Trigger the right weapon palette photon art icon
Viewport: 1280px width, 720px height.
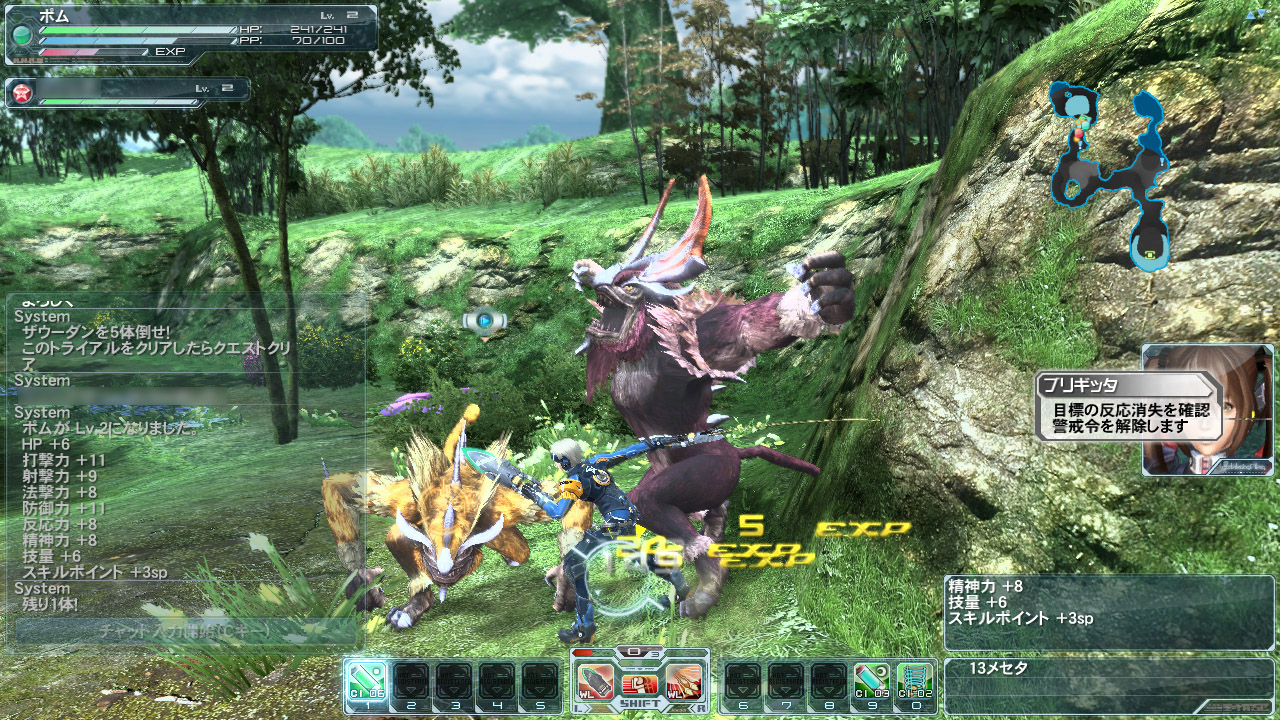684,682
